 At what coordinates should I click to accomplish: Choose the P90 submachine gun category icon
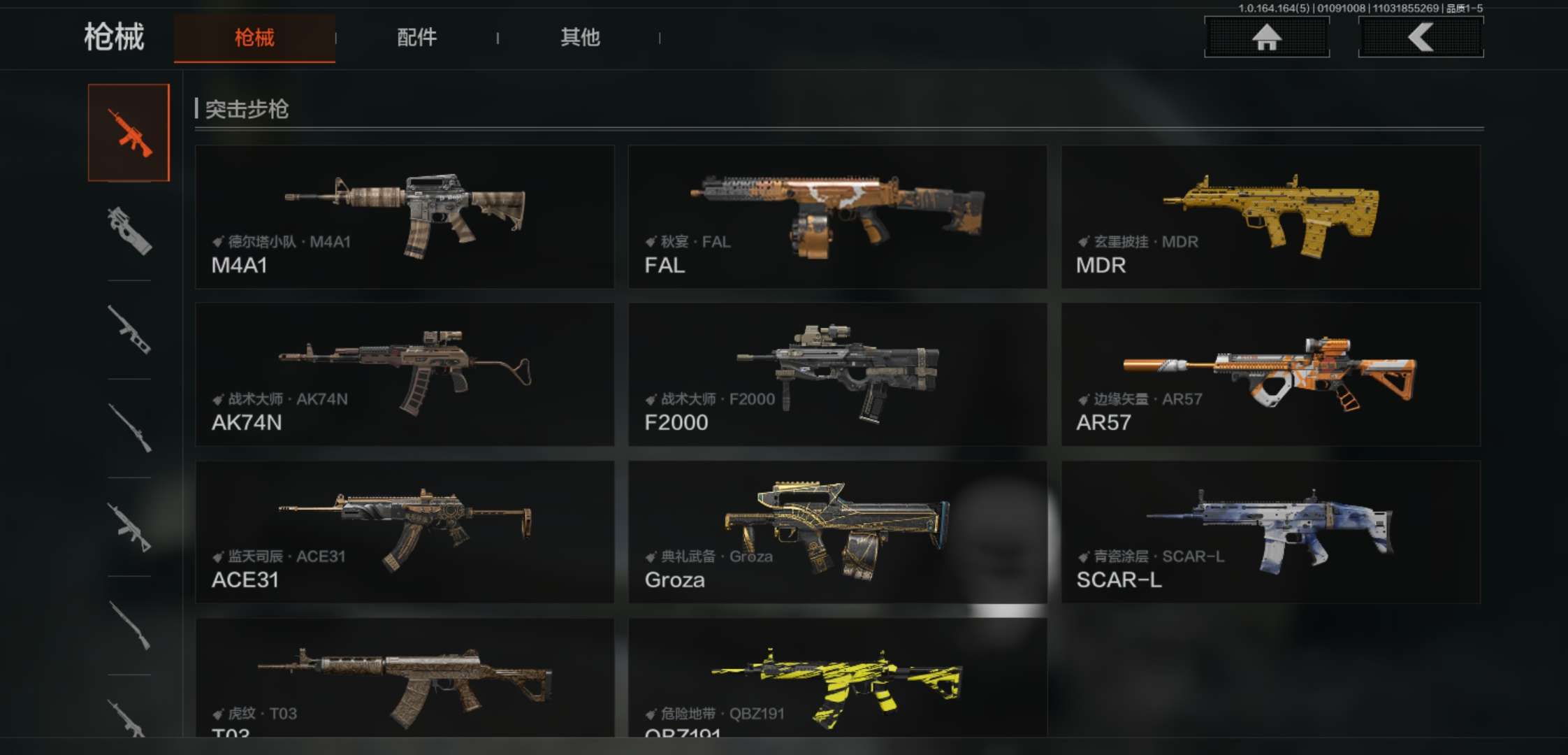pos(129,231)
